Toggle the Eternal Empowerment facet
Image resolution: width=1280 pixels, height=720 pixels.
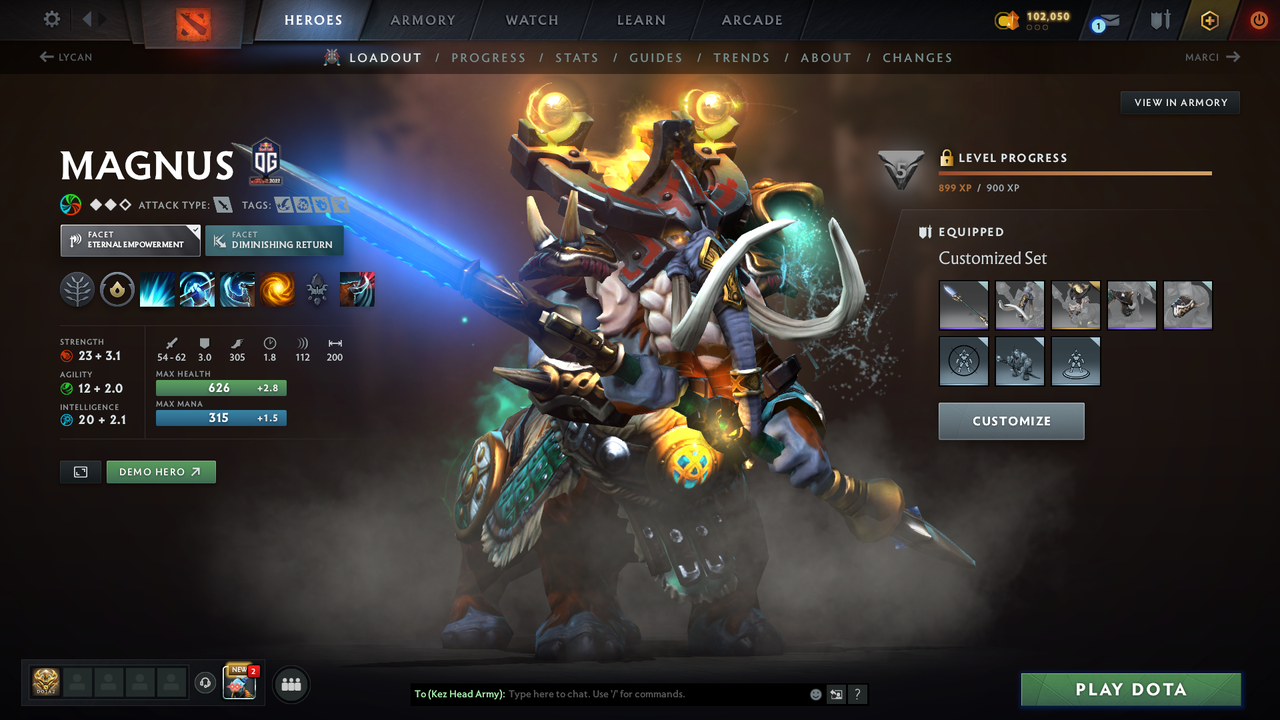[129, 240]
